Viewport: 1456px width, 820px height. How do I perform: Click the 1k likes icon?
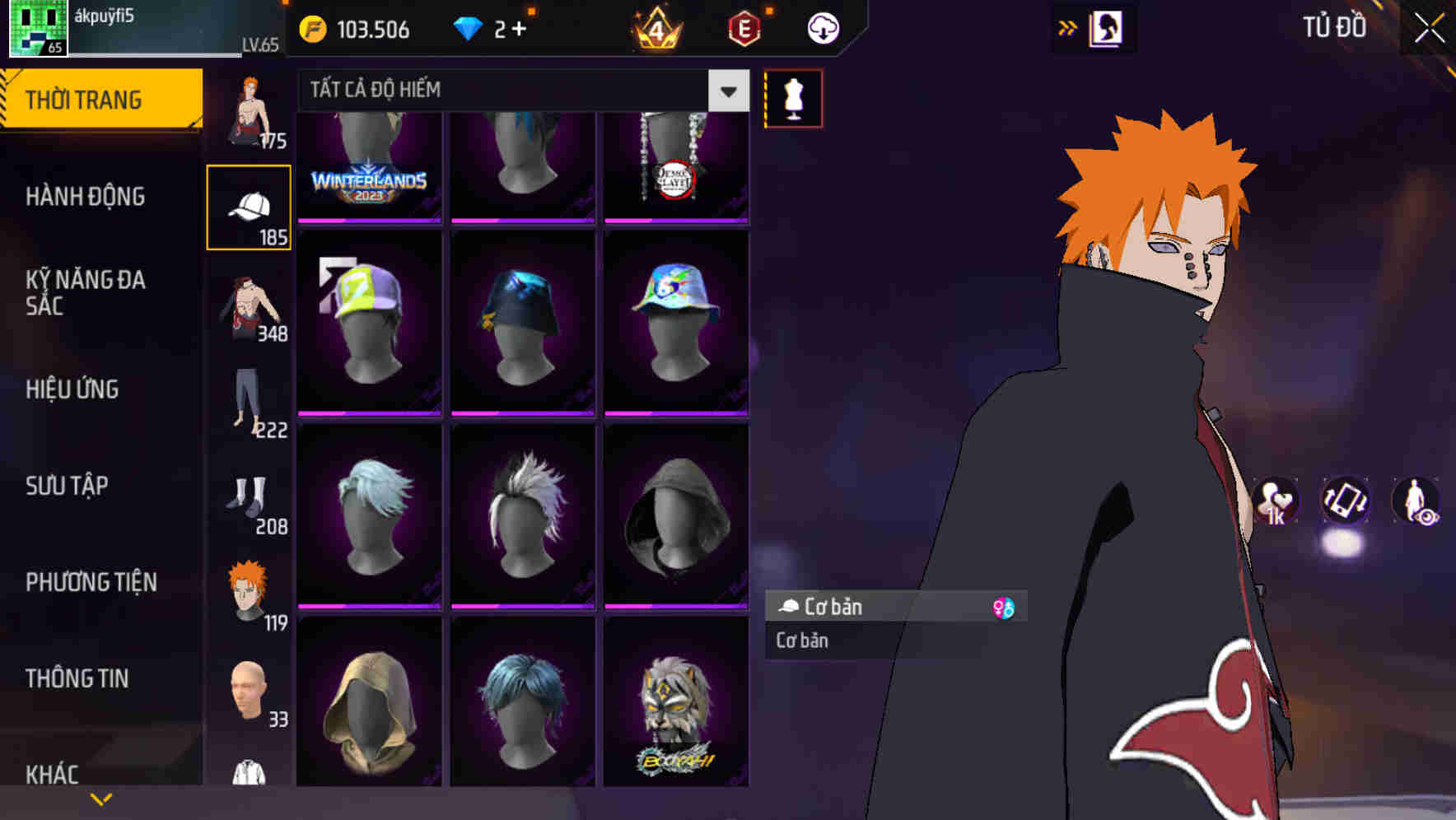click(1275, 502)
